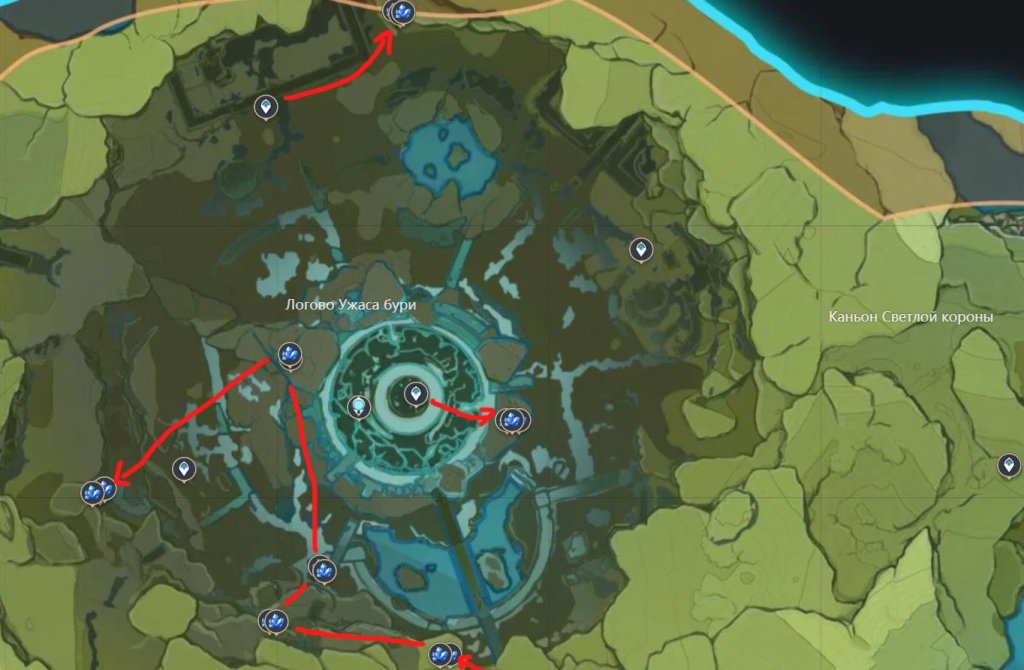Click the round light-blue marker inside the tower ring
Image resolution: width=1024 pixels, height=670 pixels.
(x=359, y=407)
